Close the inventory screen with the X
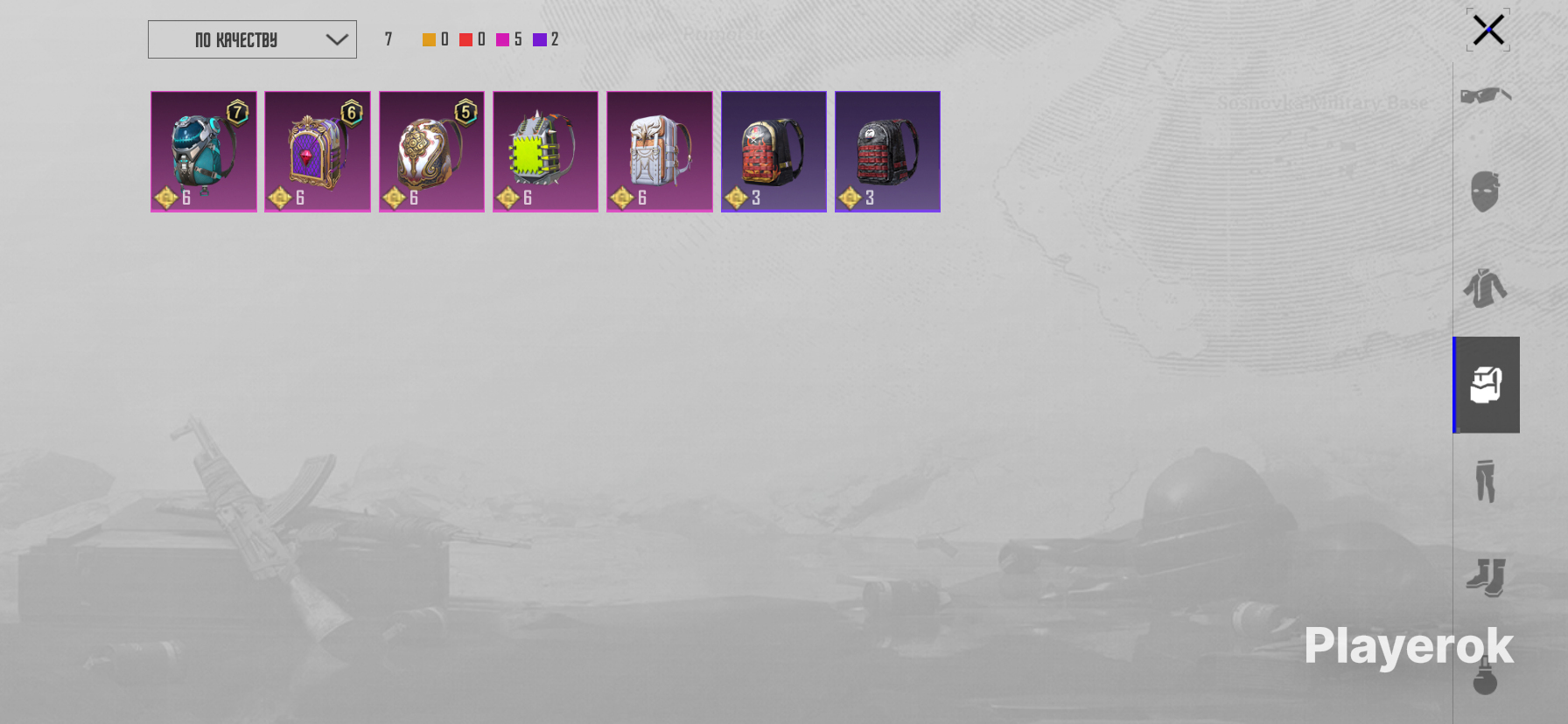1568x724 pixels. pos(1487,30)
